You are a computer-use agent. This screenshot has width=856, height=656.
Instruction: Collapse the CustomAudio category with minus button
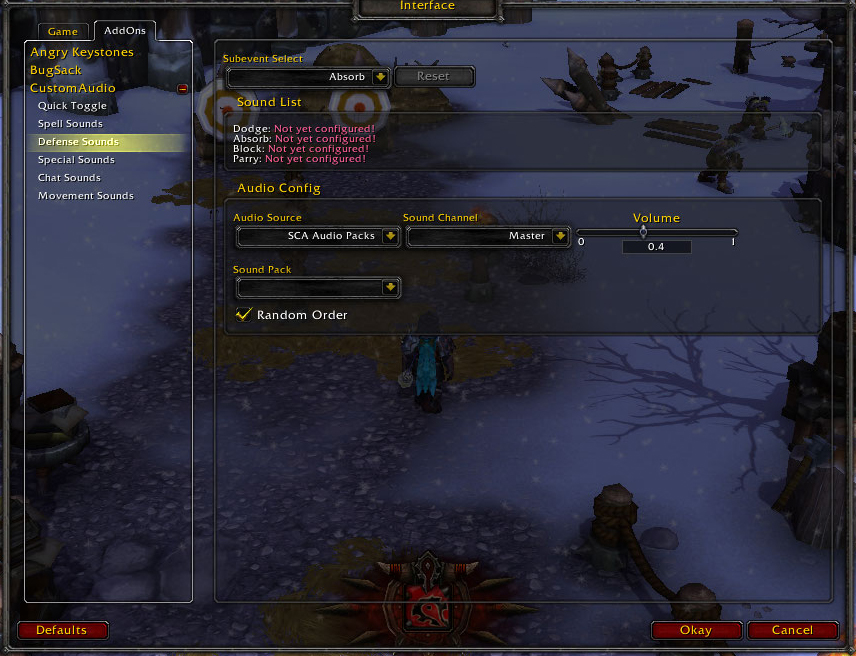(182, 89)
